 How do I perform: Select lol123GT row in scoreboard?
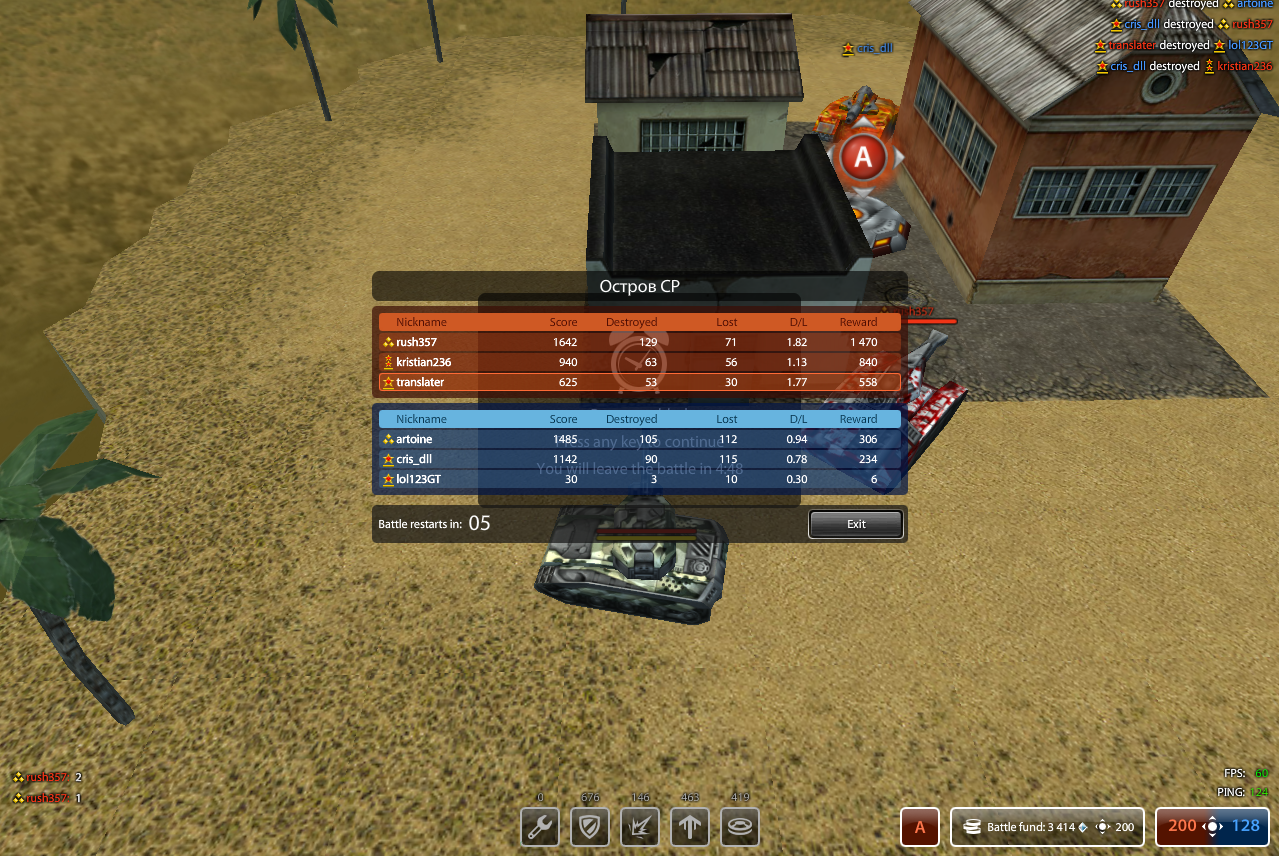click(639, 479)
